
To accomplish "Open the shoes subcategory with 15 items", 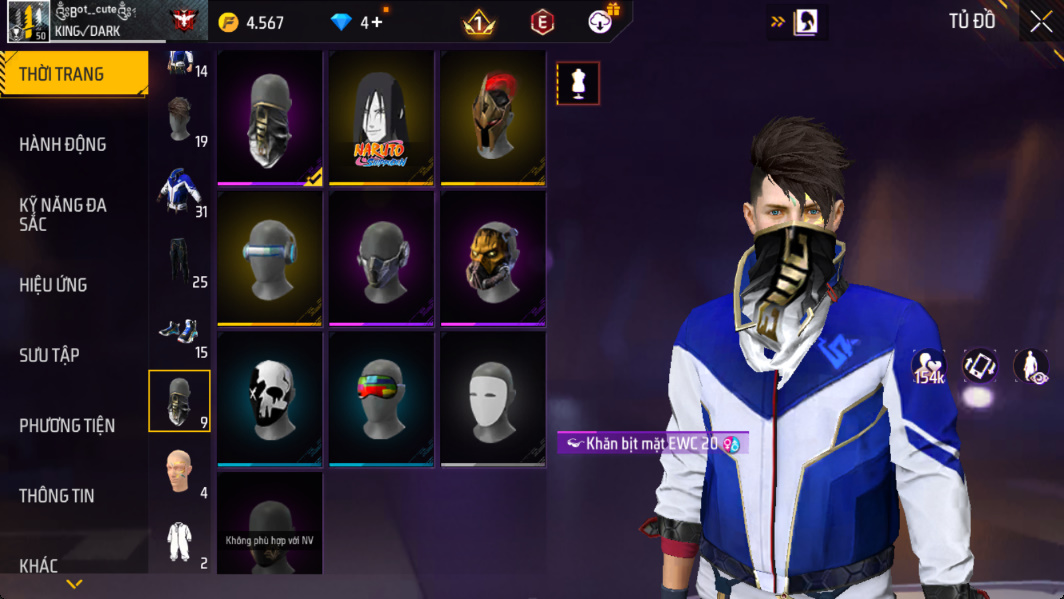I will point(180,332).
